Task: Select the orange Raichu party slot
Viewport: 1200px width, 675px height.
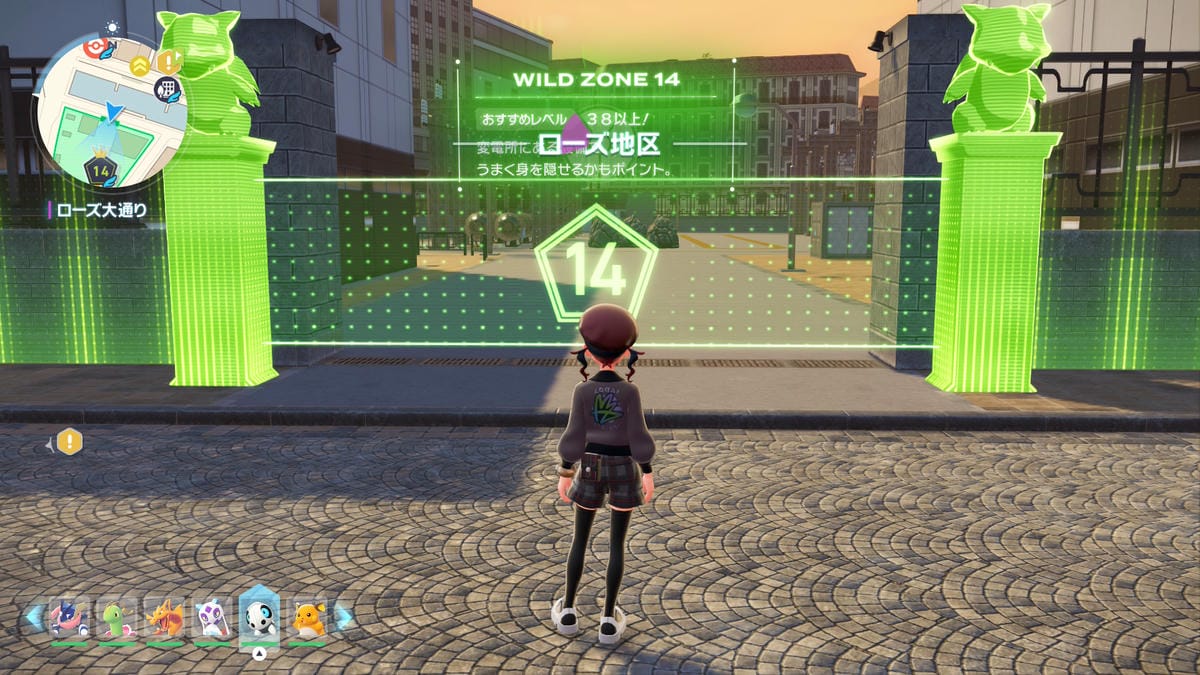Action: pos(308,618)
